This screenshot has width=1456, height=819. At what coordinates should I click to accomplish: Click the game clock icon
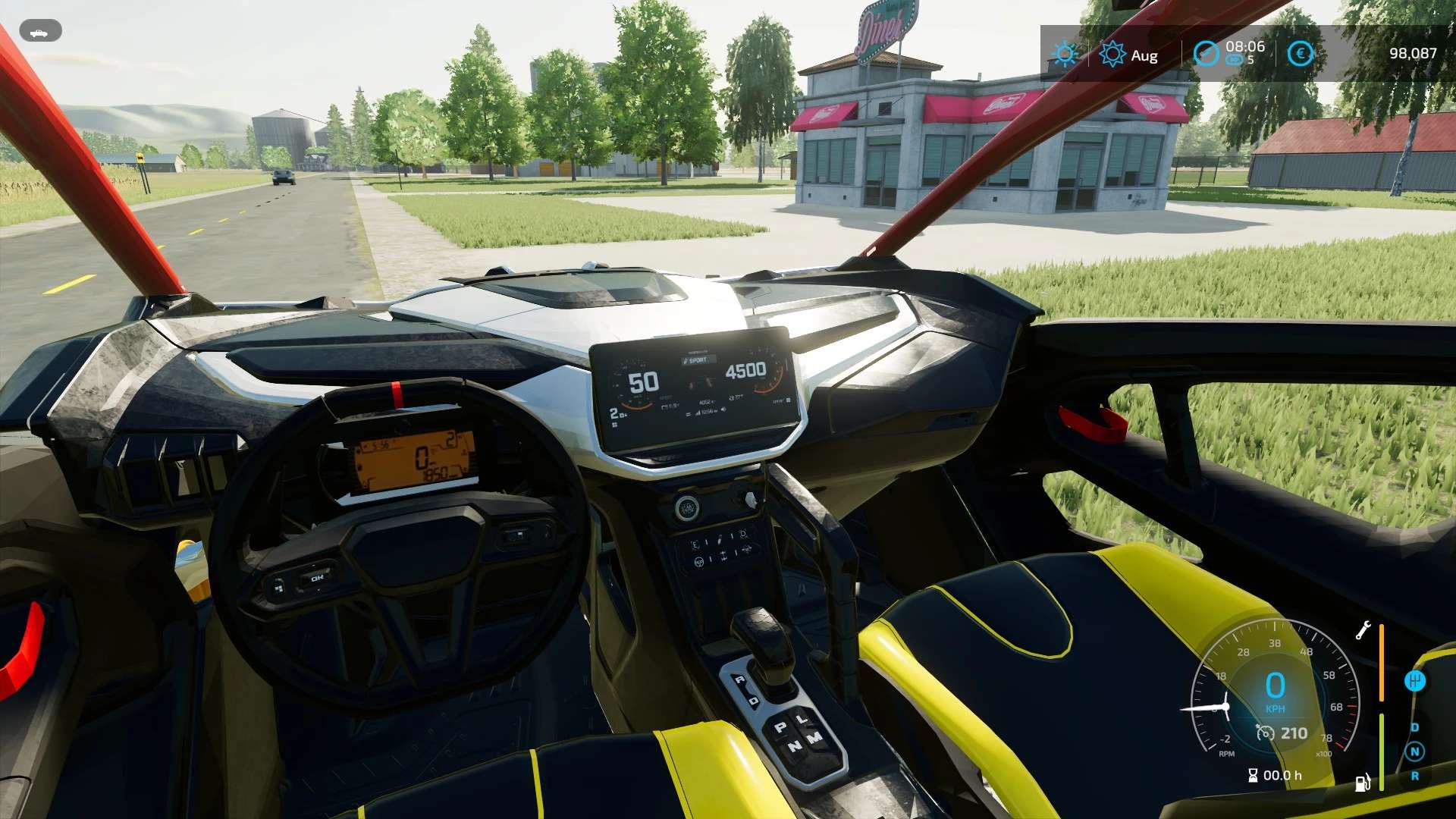[x=1206, y=53]
